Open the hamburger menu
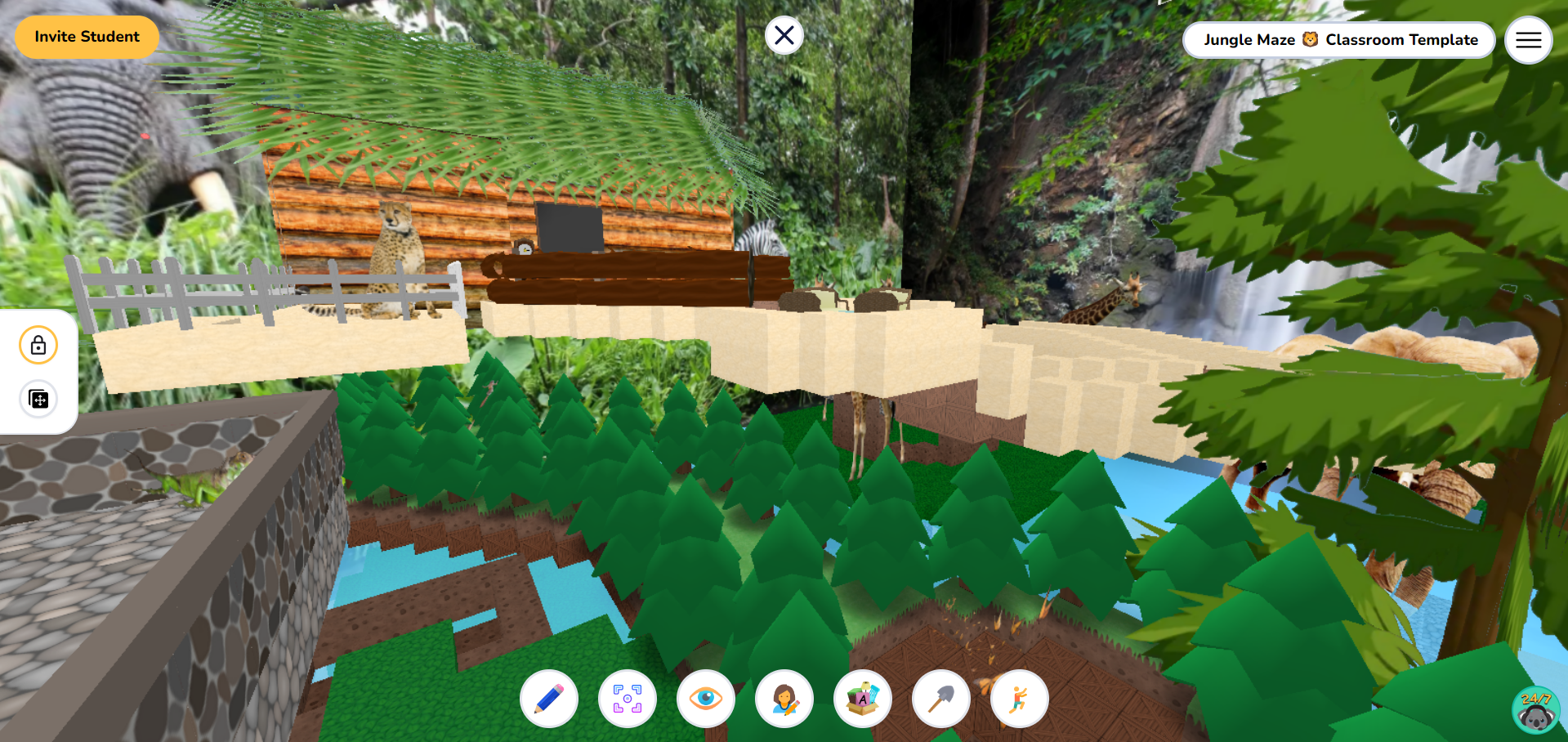1568x742 pixels. pos(1528,39)
